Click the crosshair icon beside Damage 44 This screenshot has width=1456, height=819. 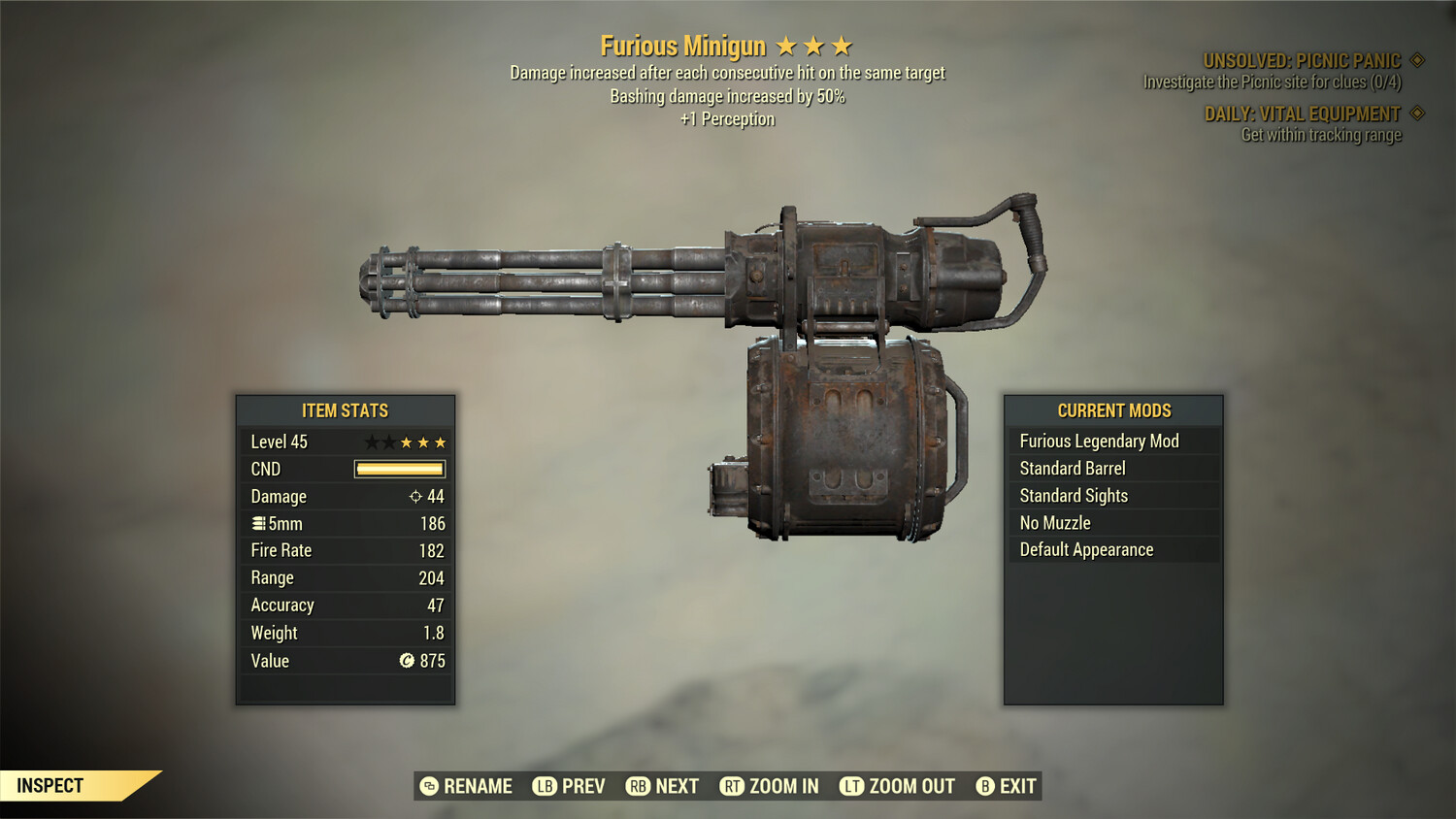[417, 496]
